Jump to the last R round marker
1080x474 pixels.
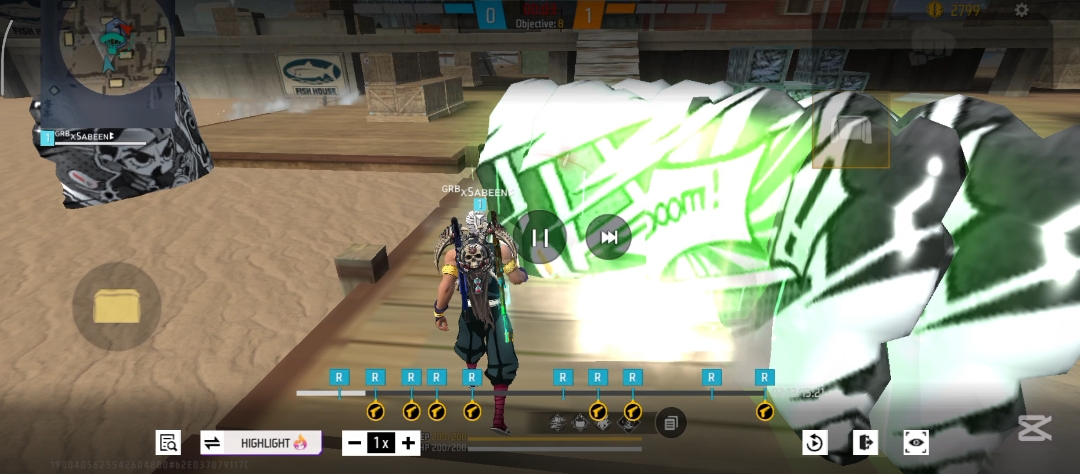765,377
